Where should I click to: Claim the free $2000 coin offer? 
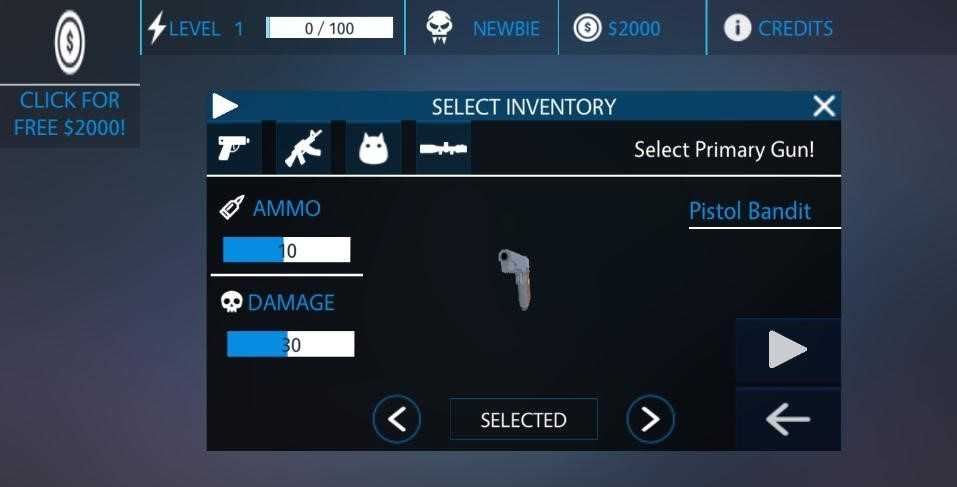coord(69,75)
